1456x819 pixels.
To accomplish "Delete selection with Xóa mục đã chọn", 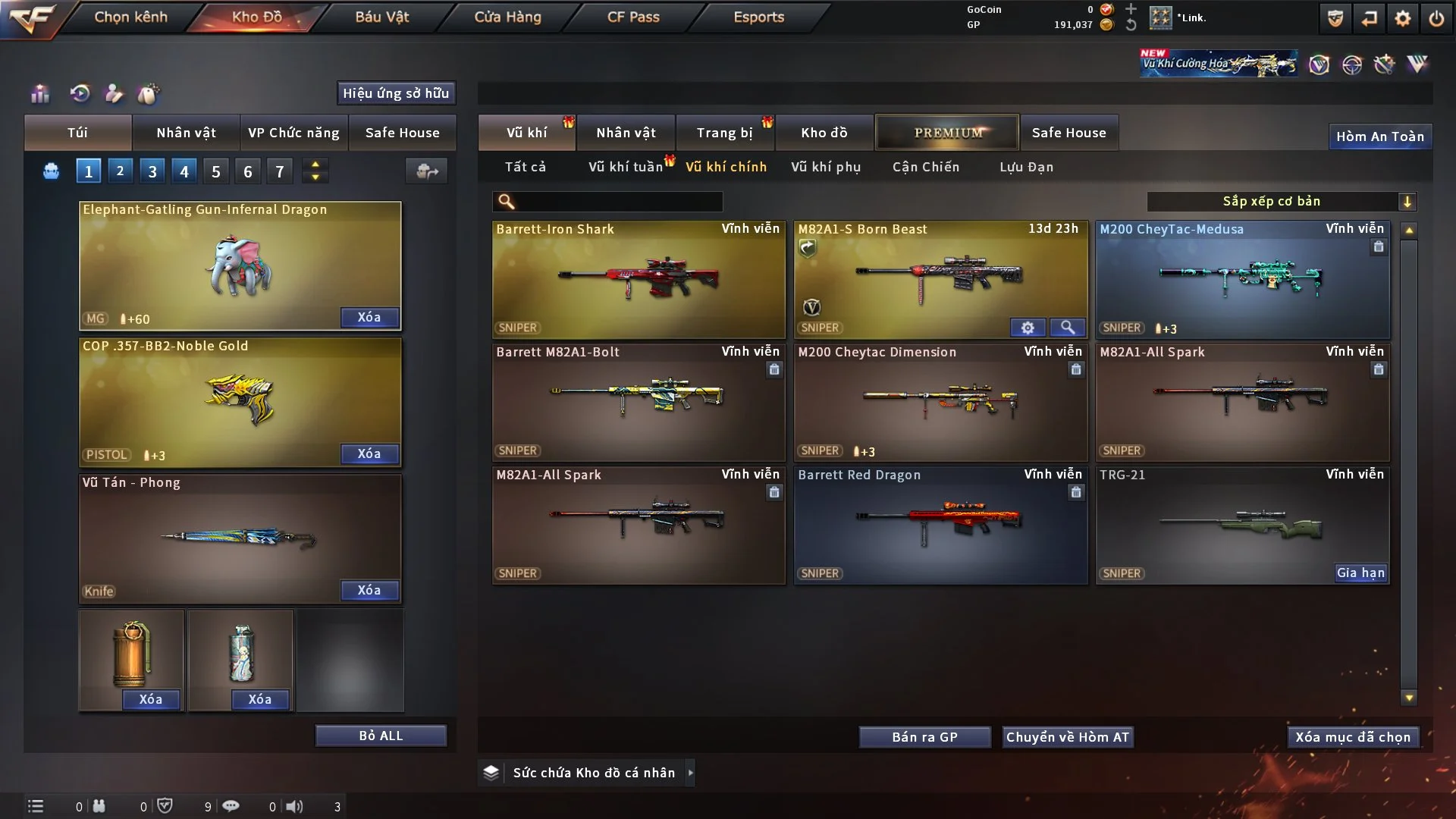I will (x=1353, y=737).
